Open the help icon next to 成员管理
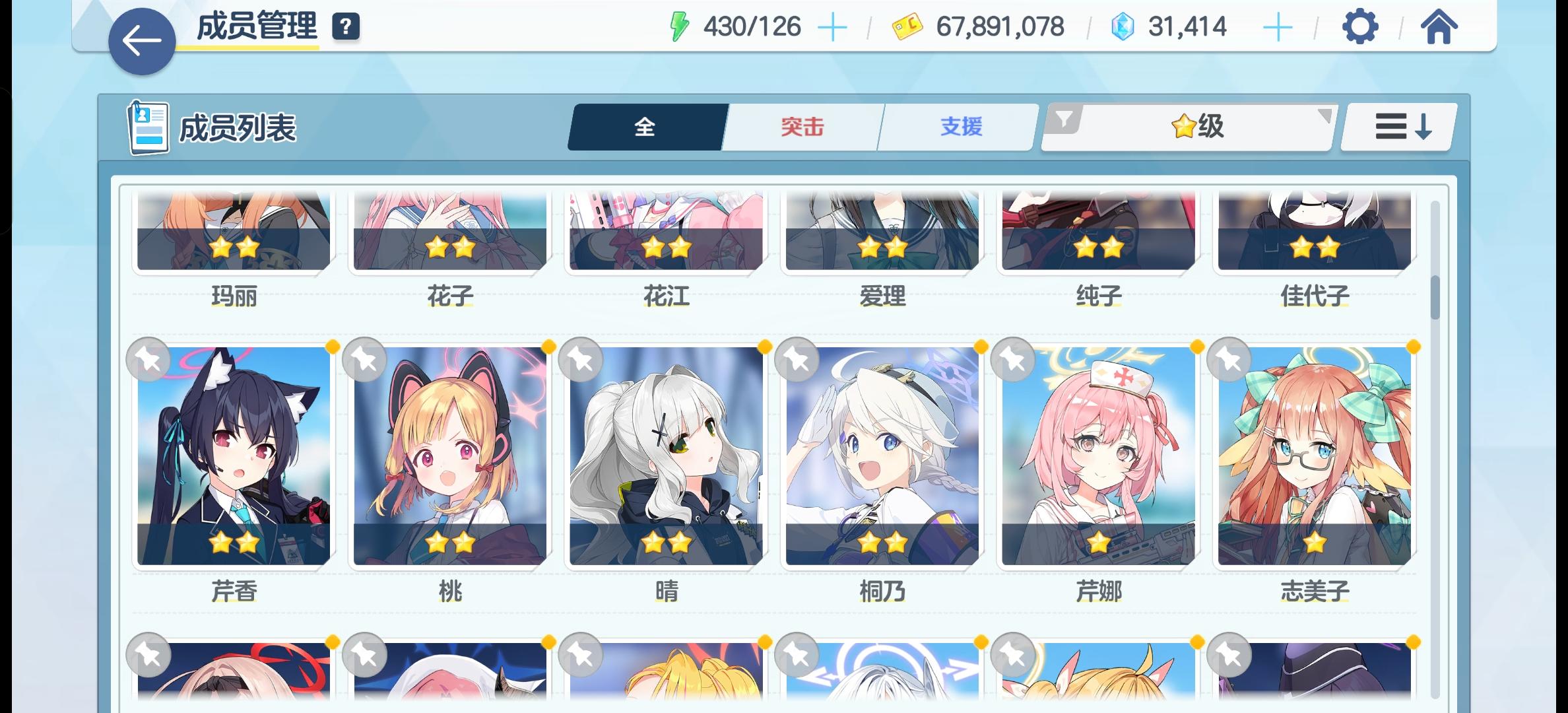 (346, 27)
